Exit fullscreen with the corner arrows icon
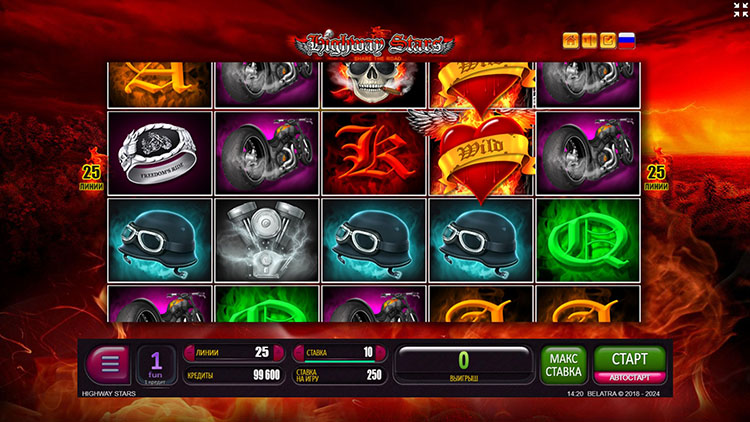The width and height of the screenshot is (750, 422). (739, 10)
